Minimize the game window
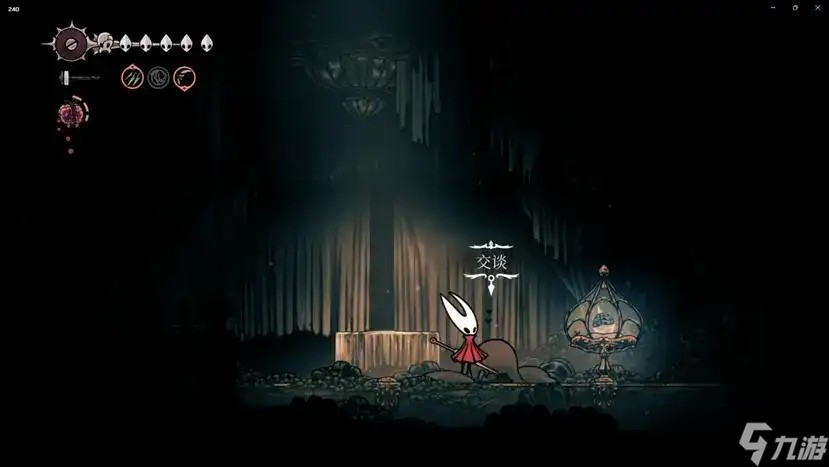The width and height of the screenshot is (829, 467). point(773,7)
